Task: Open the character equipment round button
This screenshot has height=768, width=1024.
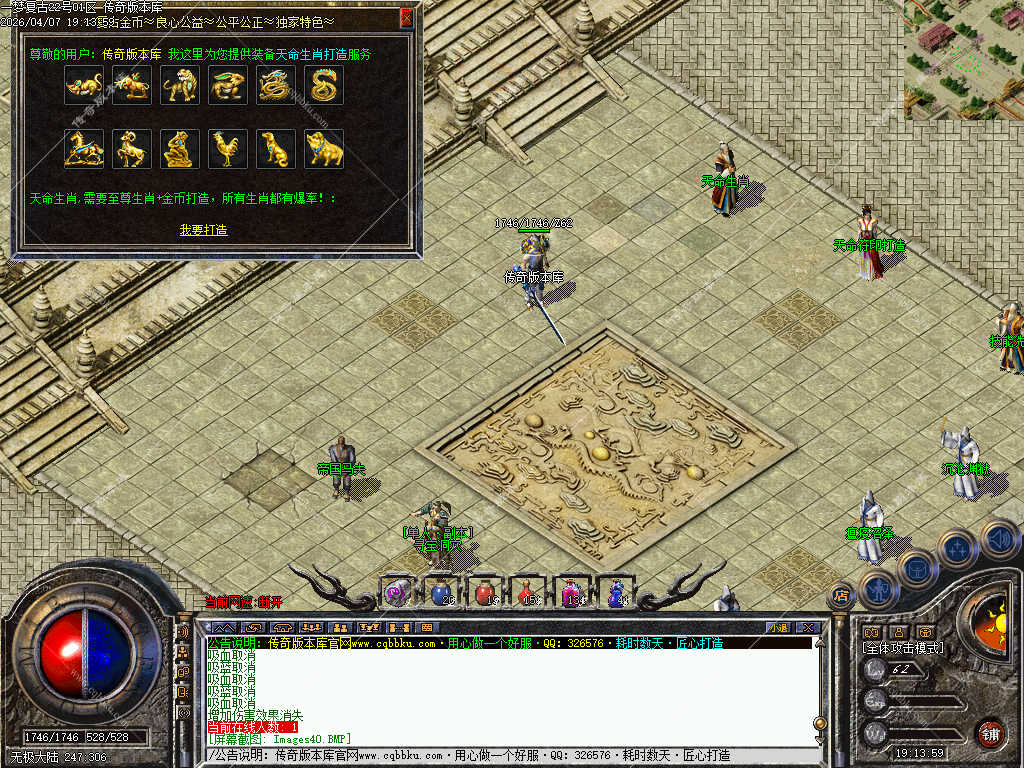Action: (x=878, y=590)
